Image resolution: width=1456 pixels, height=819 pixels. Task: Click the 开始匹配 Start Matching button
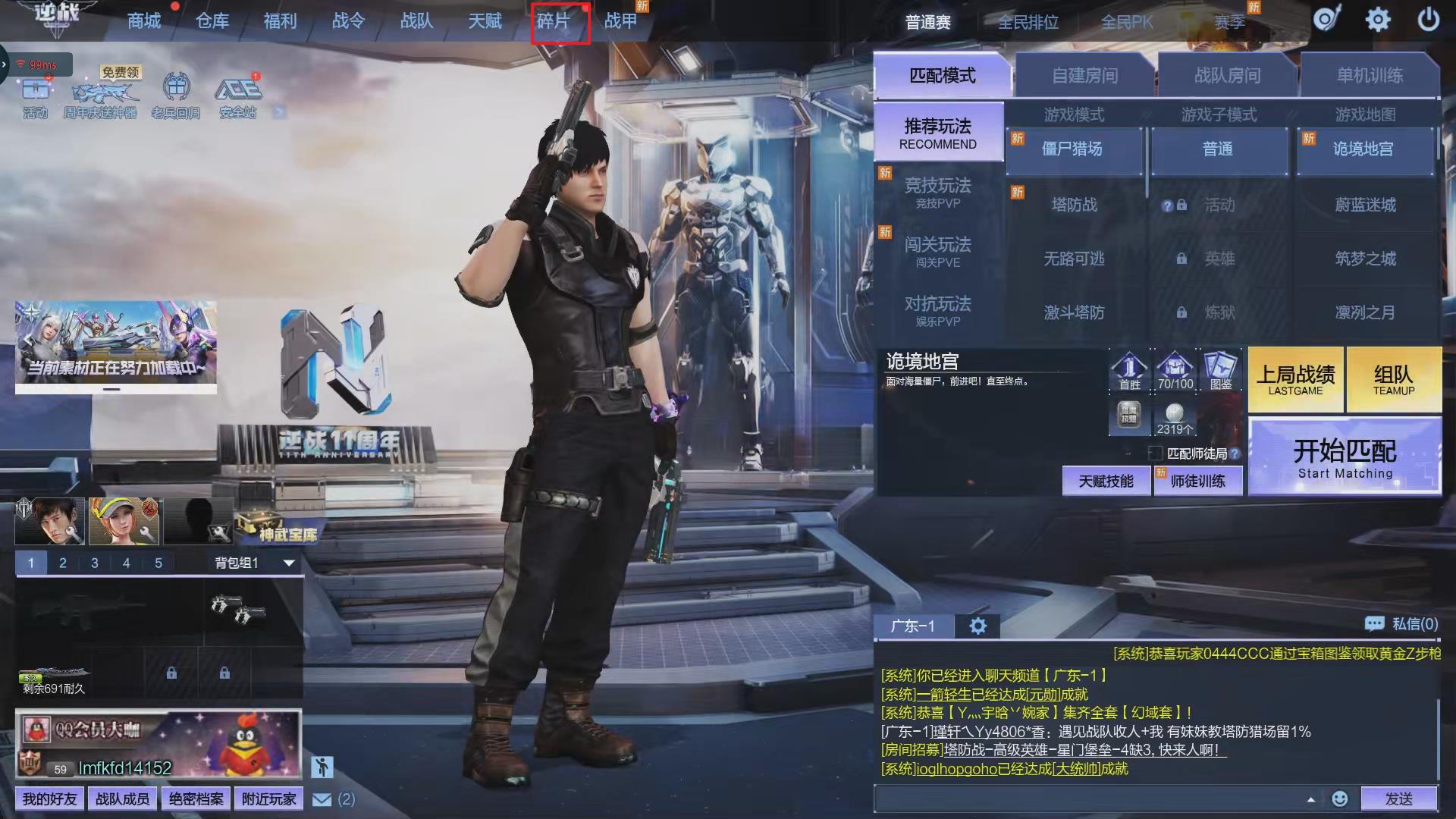1345,458
